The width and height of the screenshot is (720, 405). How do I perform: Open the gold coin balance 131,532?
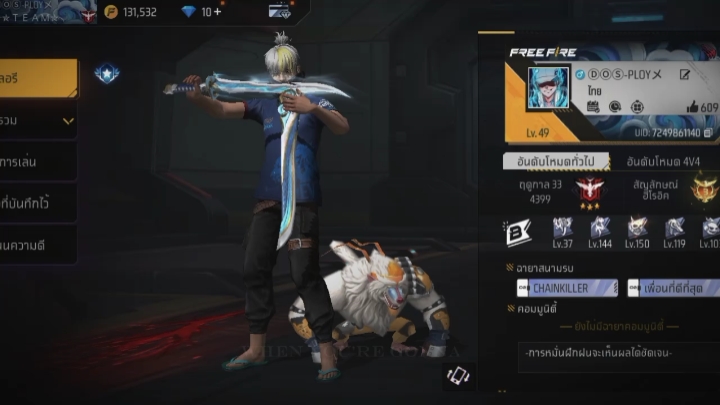pos(131,12)
